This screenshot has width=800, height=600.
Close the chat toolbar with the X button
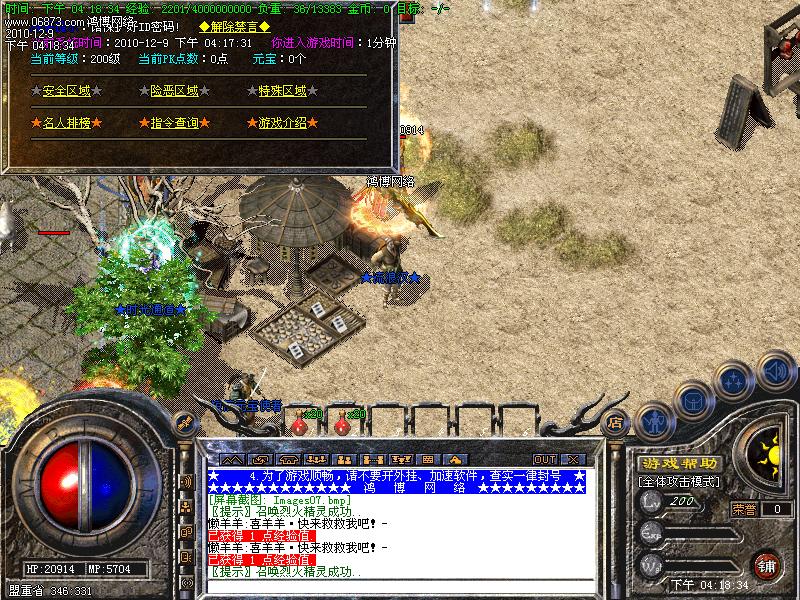[571, 459]
